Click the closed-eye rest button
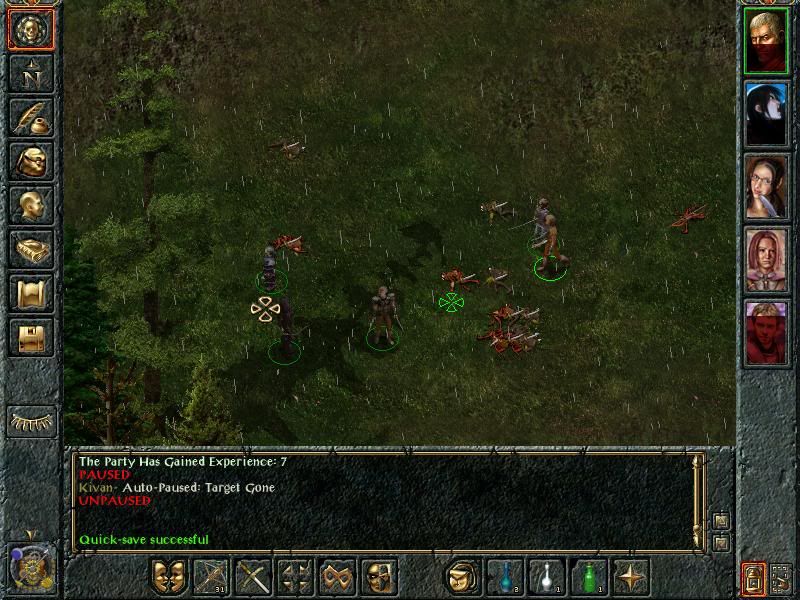The width and height of the screenshot is (800, 600). 31,421
